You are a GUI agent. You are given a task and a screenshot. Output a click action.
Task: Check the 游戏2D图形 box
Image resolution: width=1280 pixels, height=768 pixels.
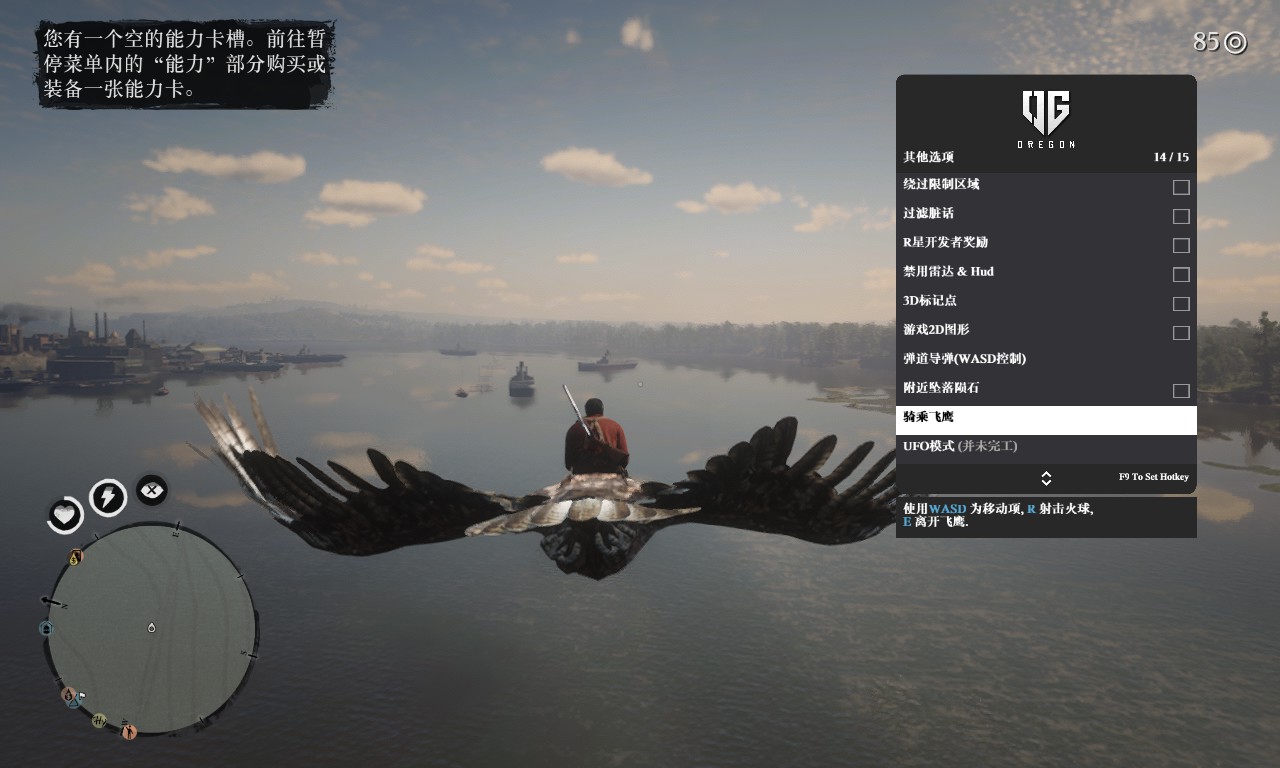[1181, 332]
